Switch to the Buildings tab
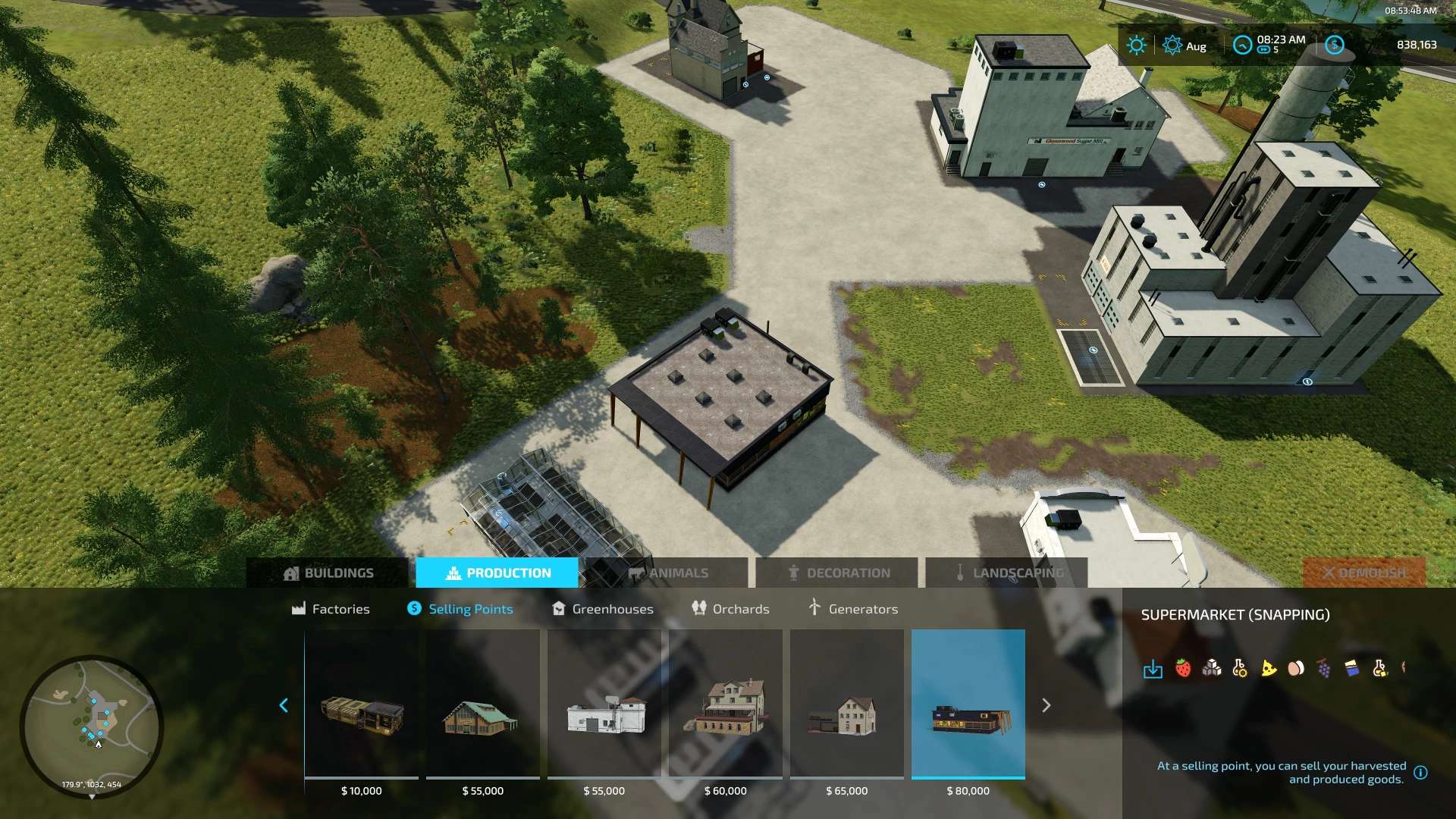The image size is (1456, 819). 328,573
